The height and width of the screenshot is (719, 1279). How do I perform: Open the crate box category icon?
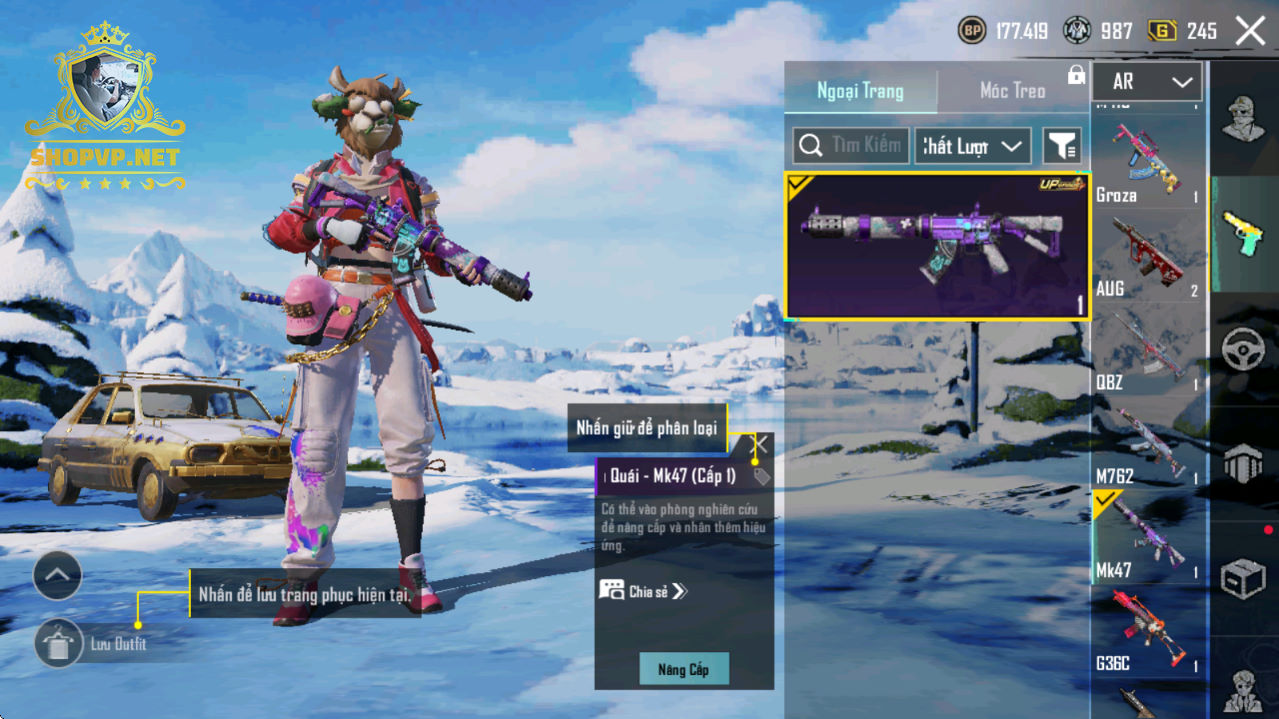pos(1243,577)
